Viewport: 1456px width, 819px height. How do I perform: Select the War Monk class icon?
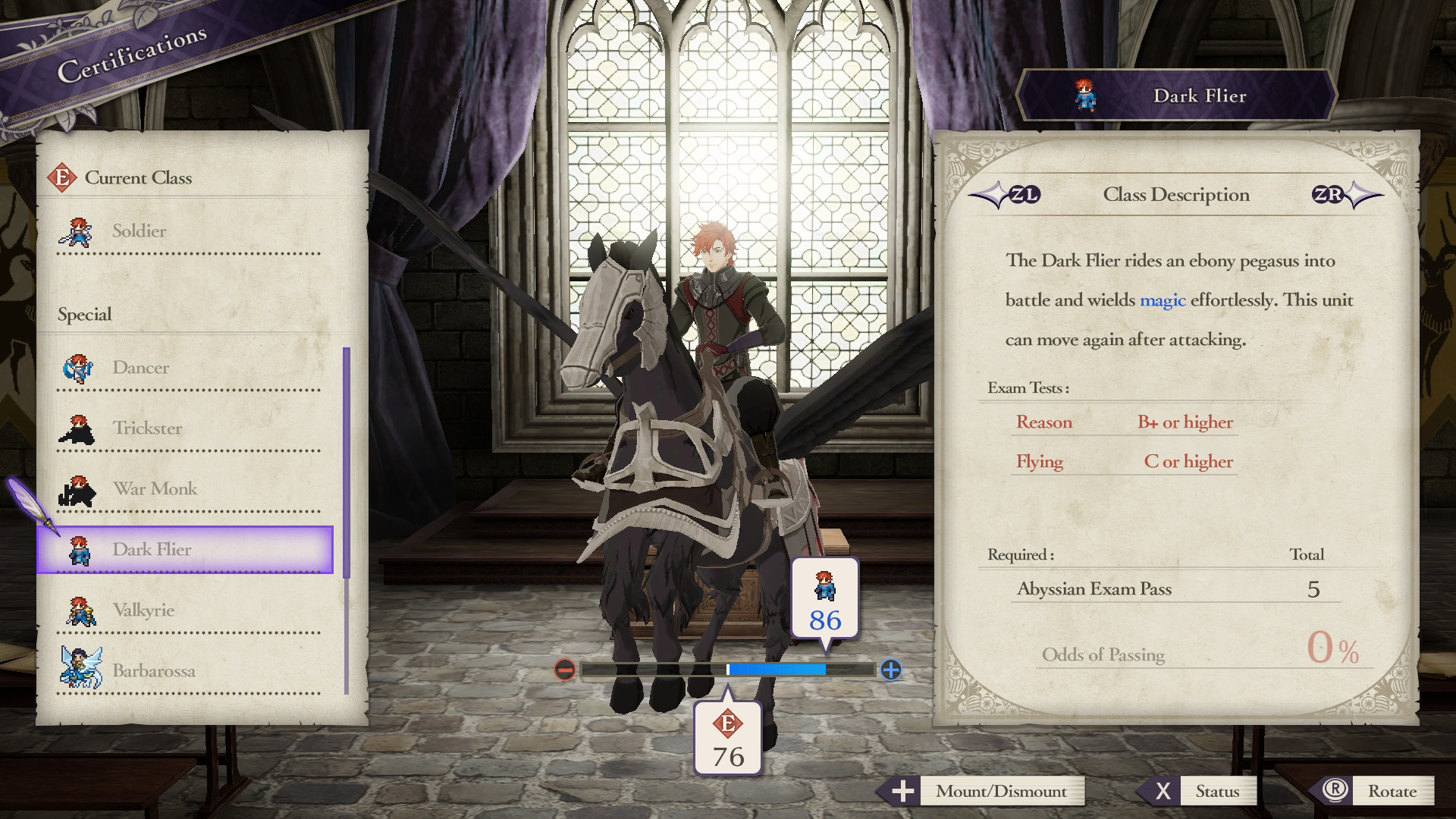click(76, 489)
